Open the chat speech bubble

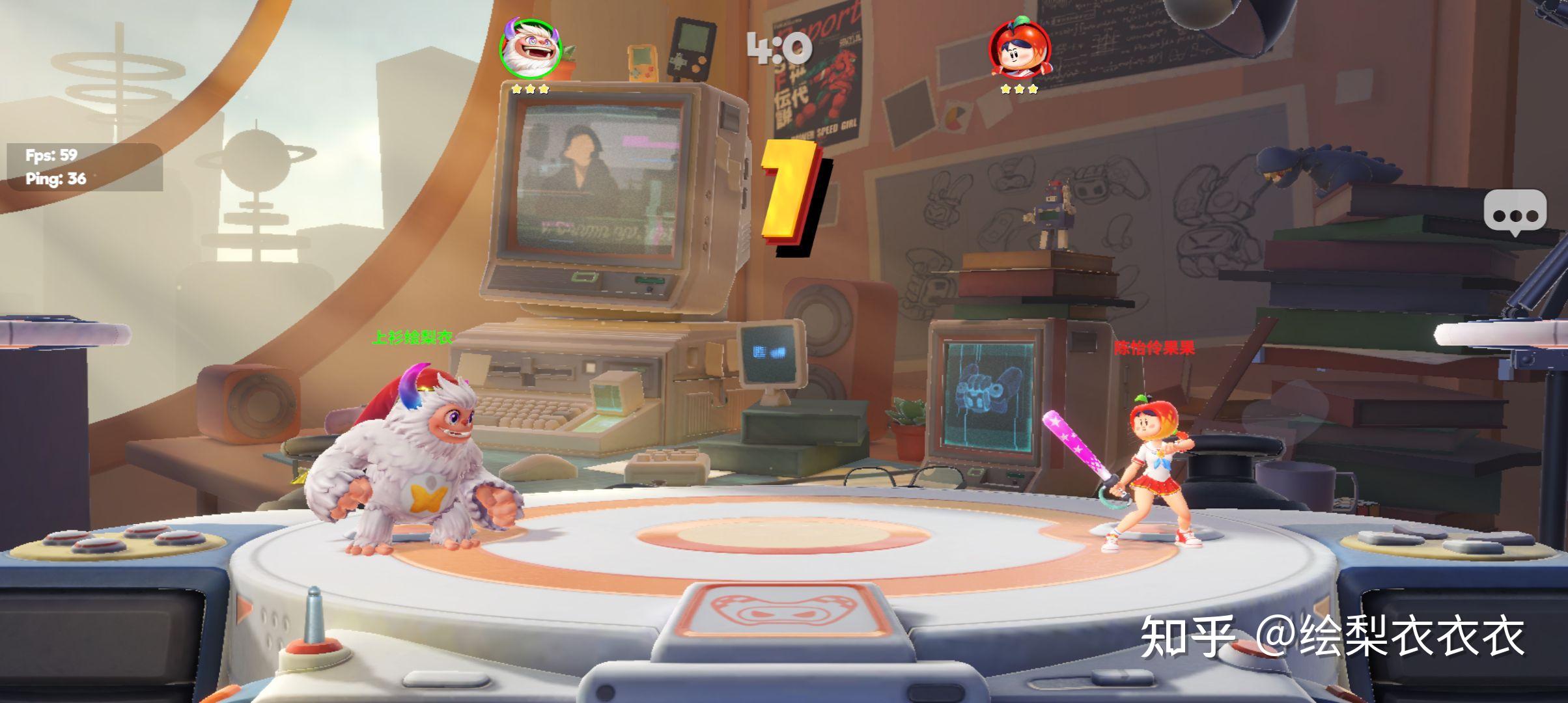click(1515, 212)
